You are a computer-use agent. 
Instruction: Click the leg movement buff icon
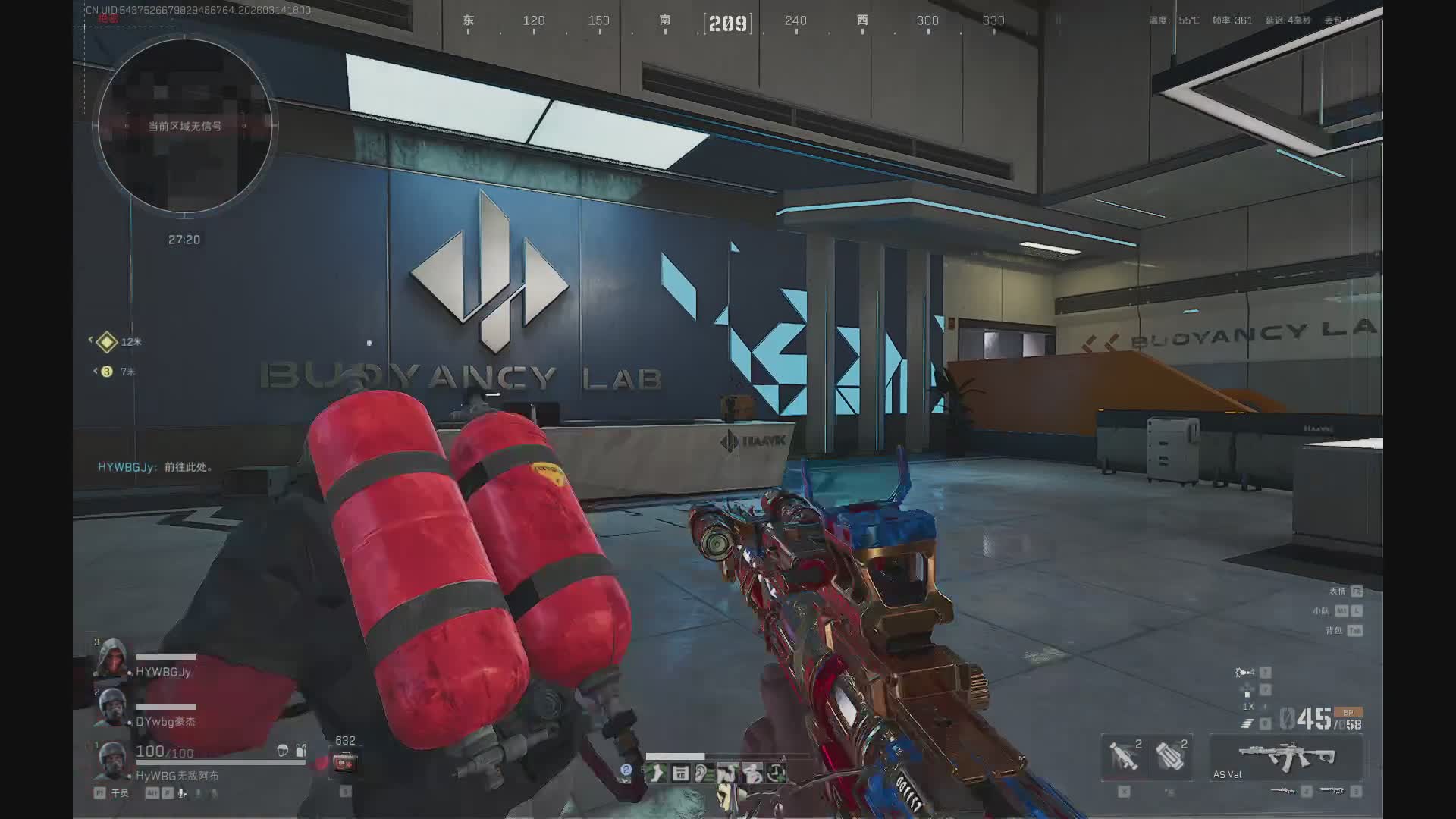[x=657, y=773]
